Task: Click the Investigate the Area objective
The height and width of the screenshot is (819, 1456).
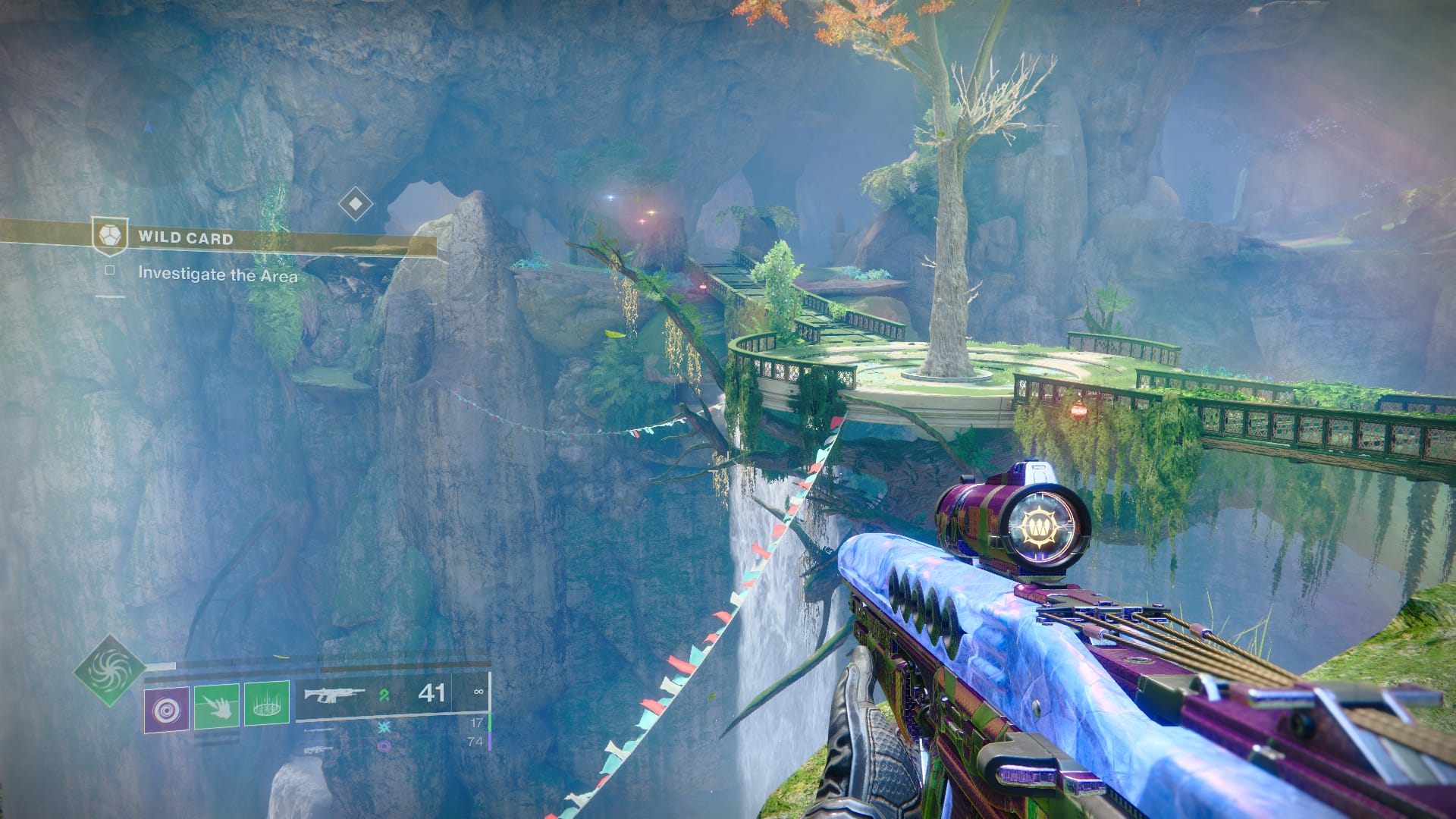Action: pos(218,275)
